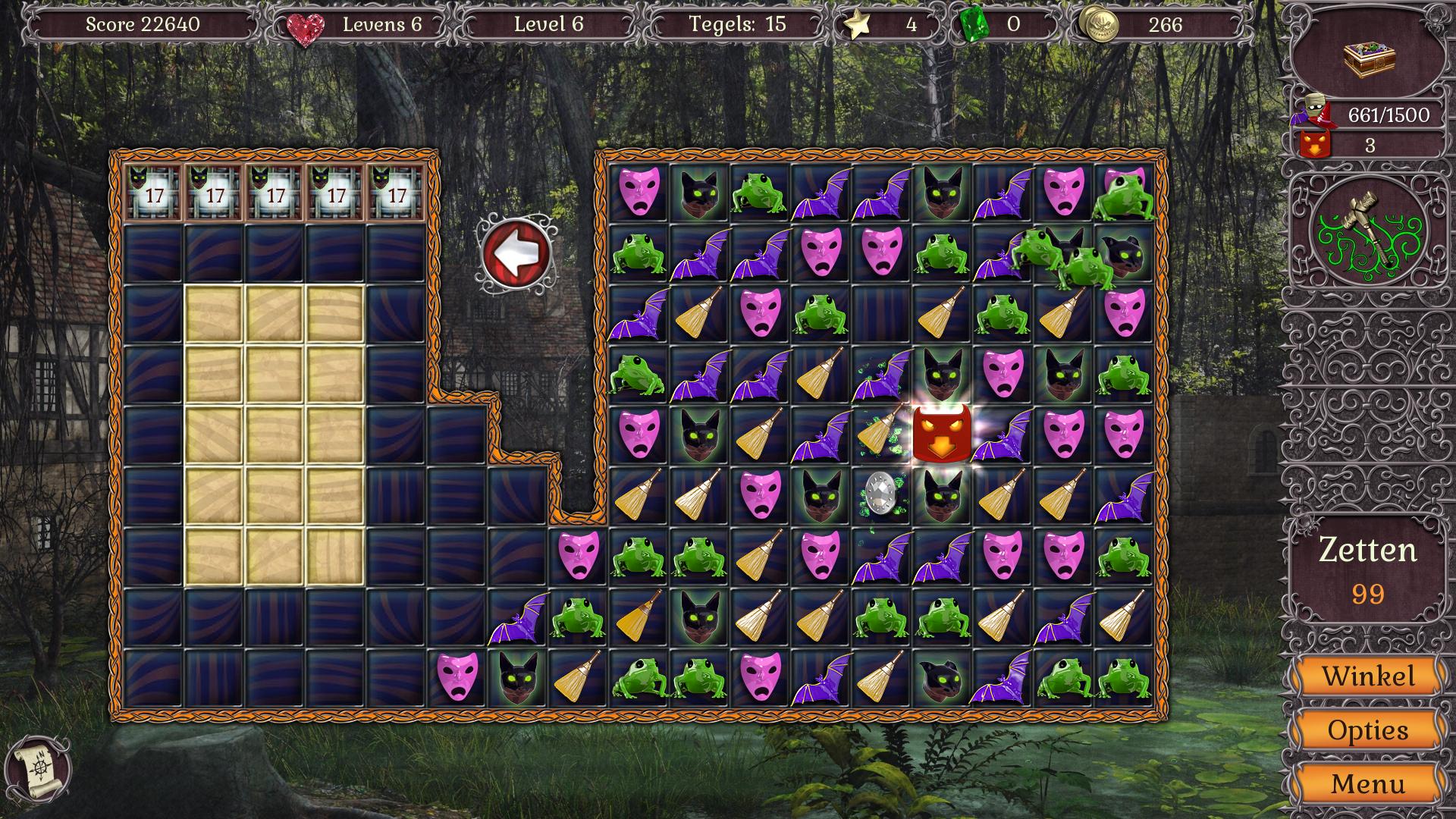Select the red devil mask tile
Image resolution: width=1456 pixels, height=819 pixels.
pos(940,435)
